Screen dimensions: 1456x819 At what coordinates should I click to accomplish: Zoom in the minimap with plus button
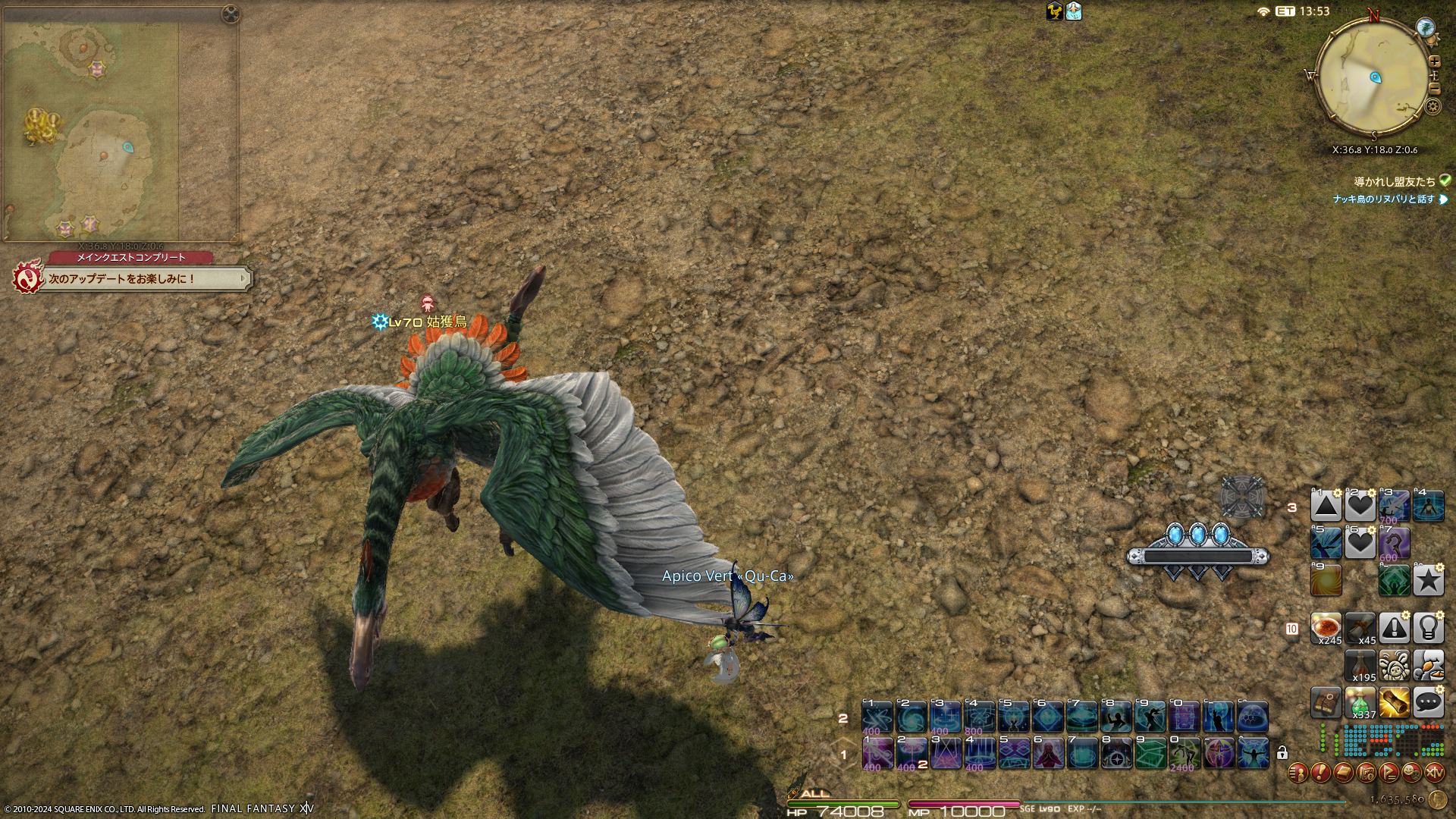(1434, 62)
